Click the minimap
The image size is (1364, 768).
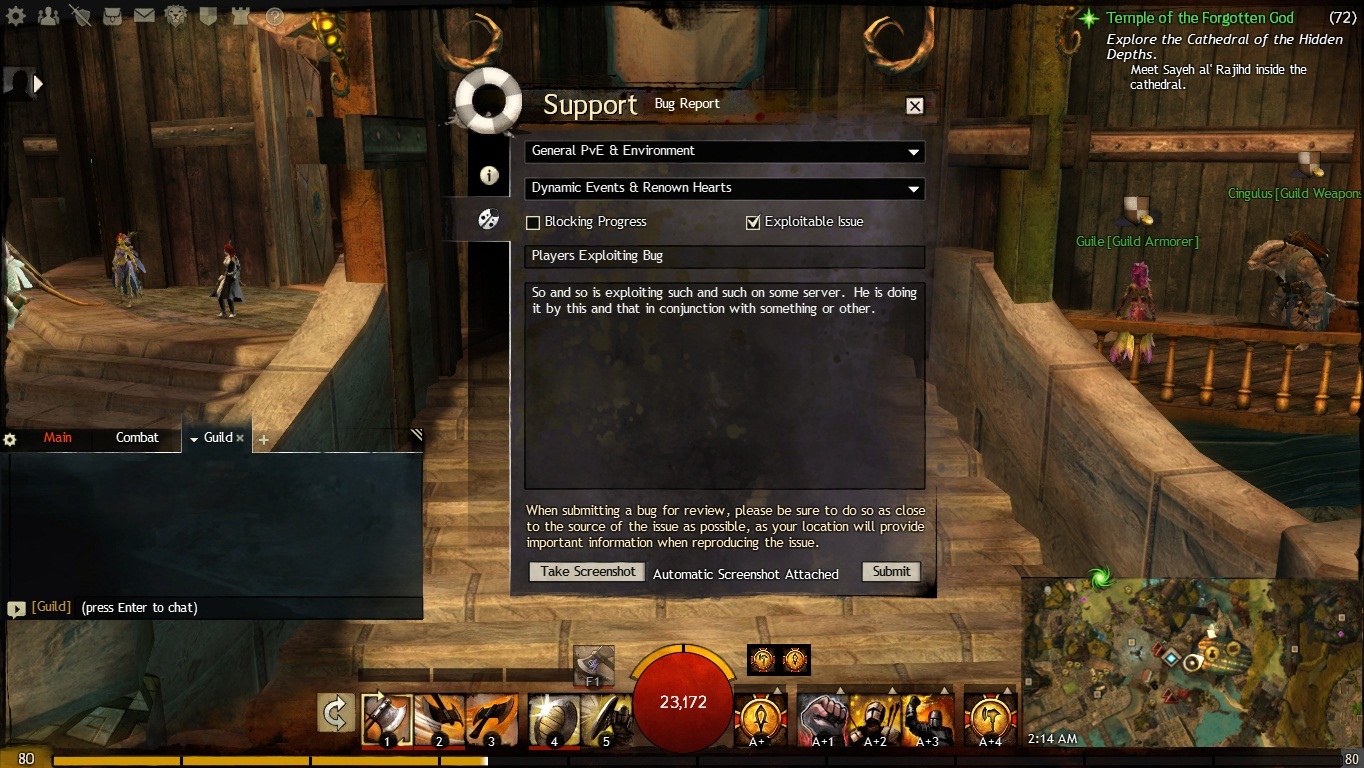click(1190, 662)
